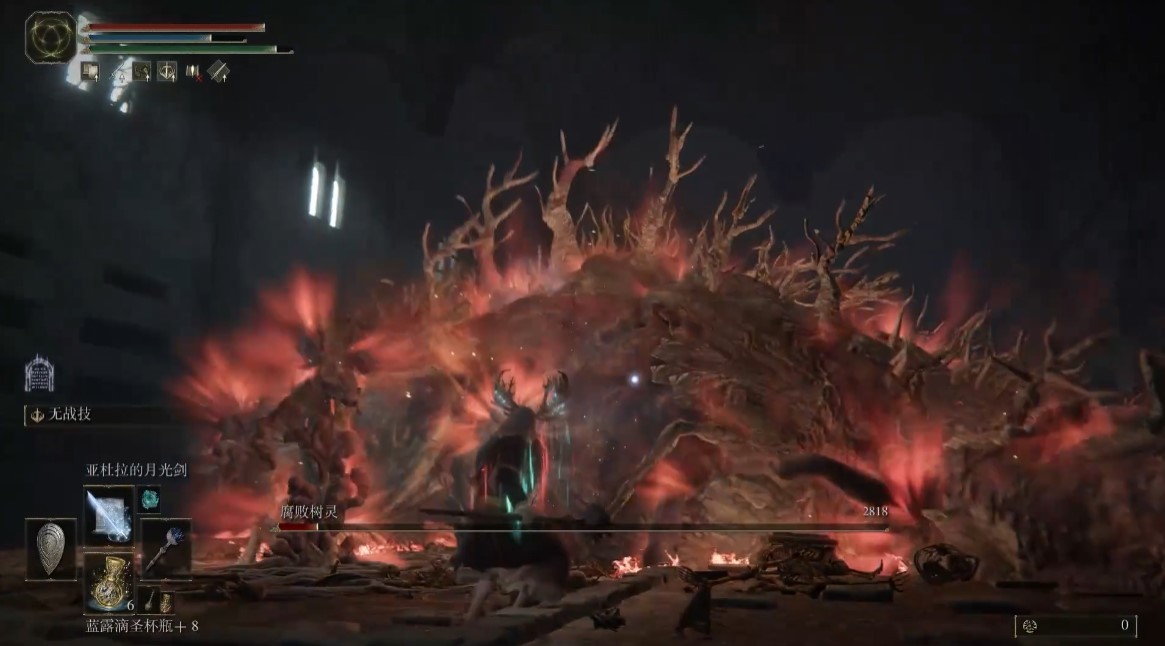
Task: Use the Cerulean Tears flask slot
Action: [x=107, y=580]
